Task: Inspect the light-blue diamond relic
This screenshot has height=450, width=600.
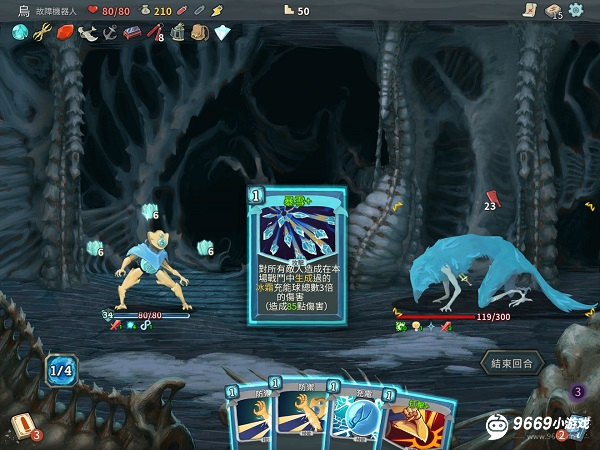Action: click(x=222, y=32)
